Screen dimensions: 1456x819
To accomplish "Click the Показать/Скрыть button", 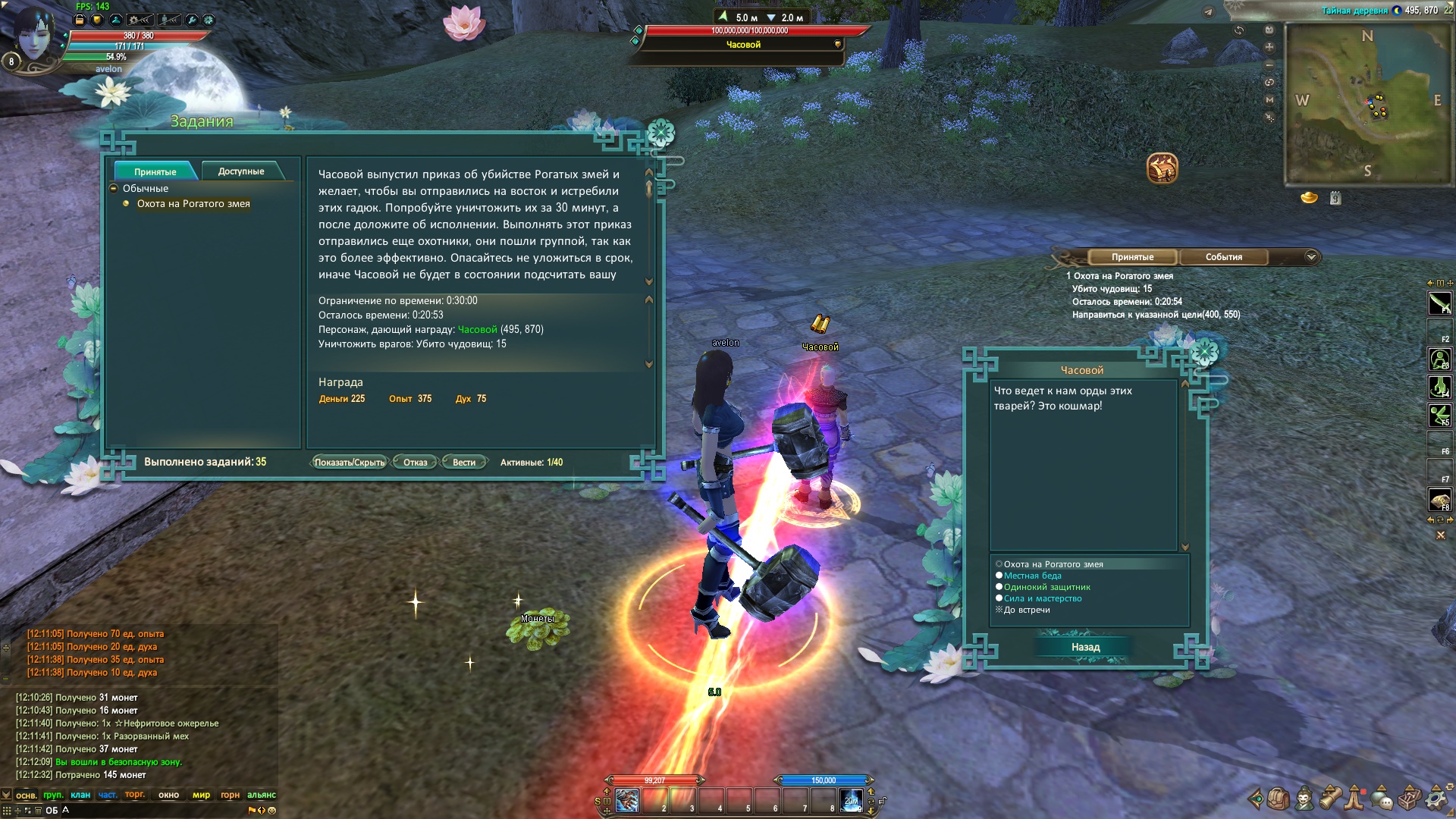I will (x=349, y=463).
